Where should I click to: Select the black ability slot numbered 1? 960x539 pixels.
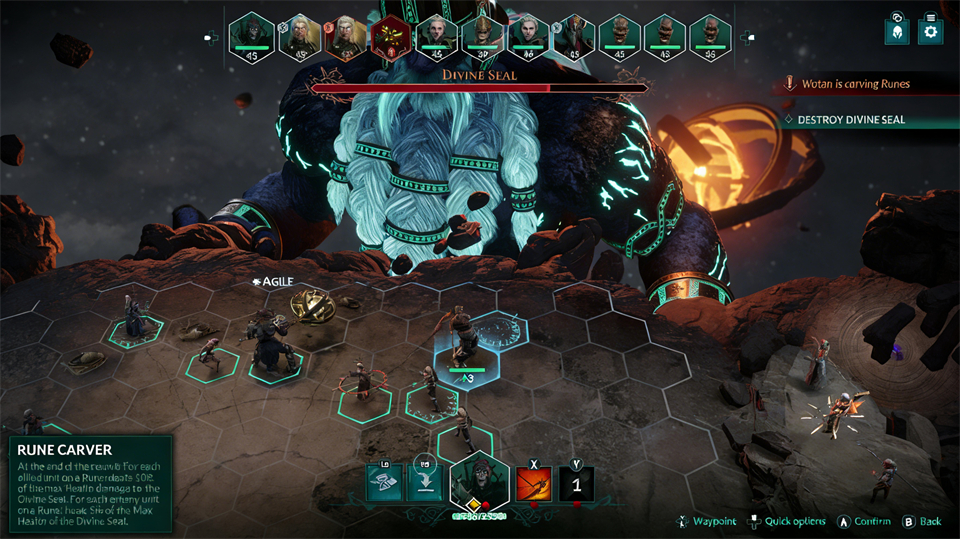tap(575, 484)
